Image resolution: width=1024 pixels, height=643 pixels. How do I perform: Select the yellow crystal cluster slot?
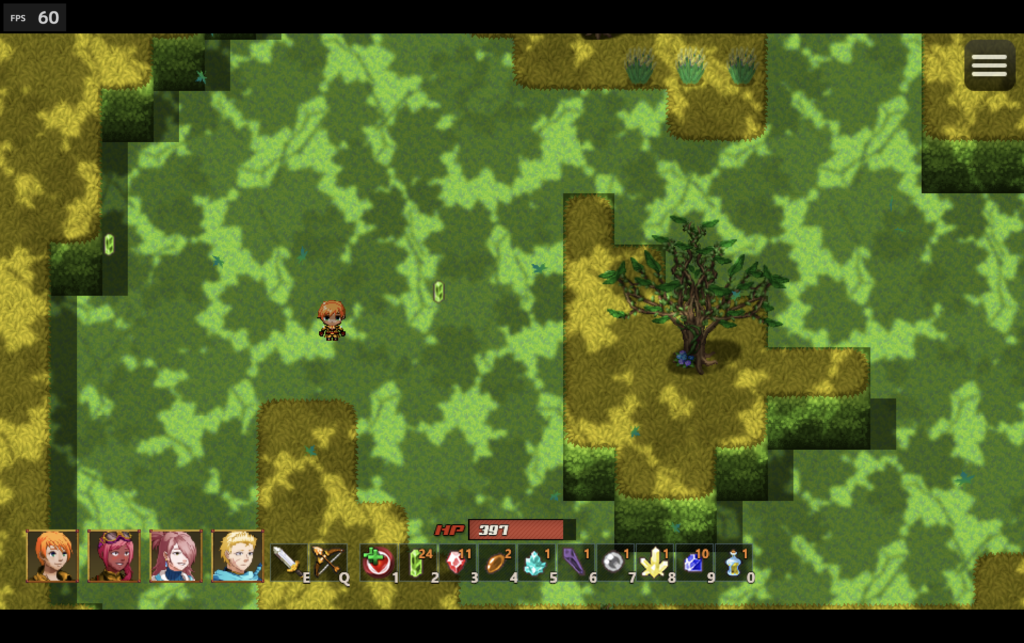pyautogui.click(x=654, y=562)
